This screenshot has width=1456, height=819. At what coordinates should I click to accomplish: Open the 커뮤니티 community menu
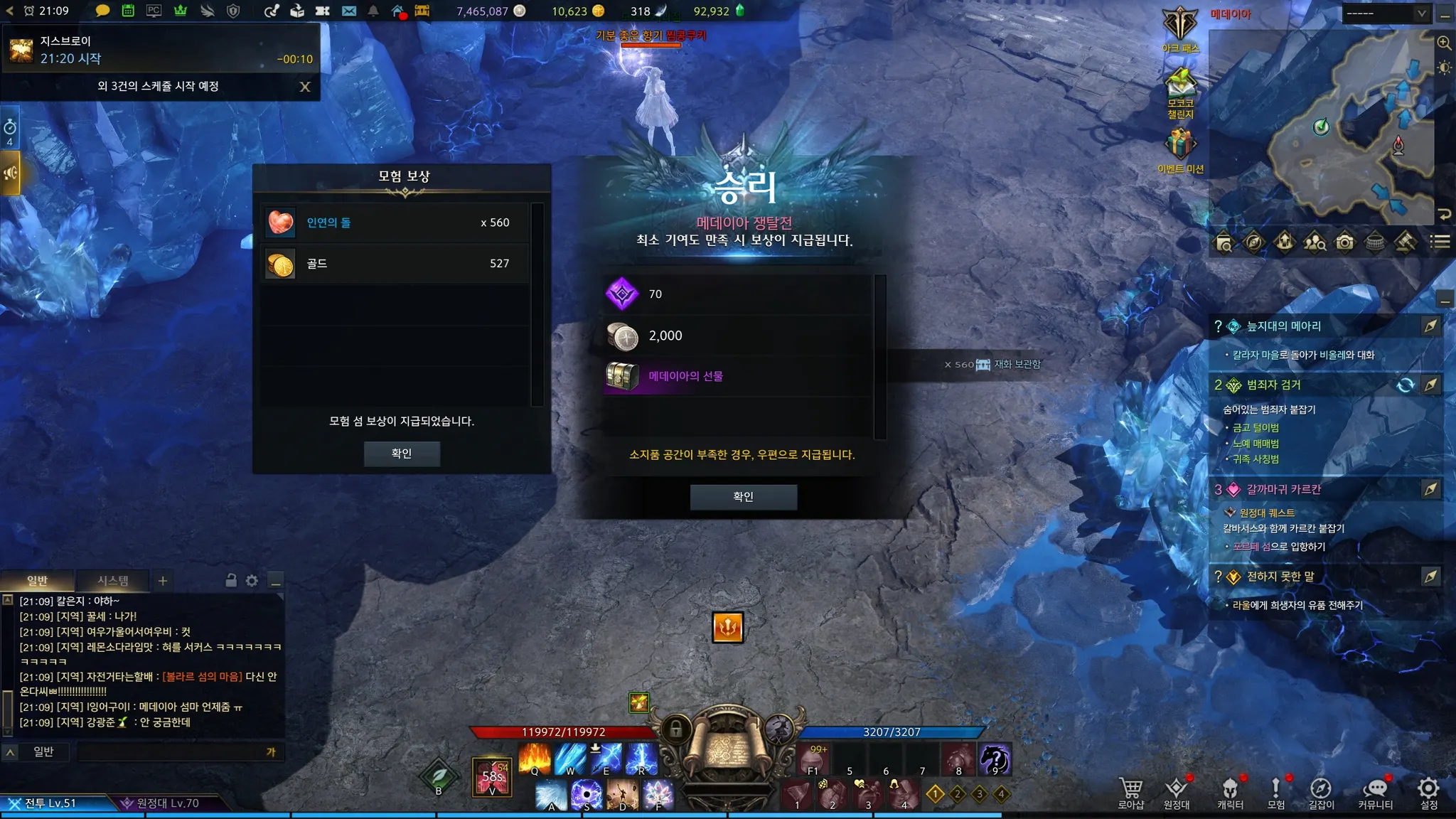pos(1375,793)
